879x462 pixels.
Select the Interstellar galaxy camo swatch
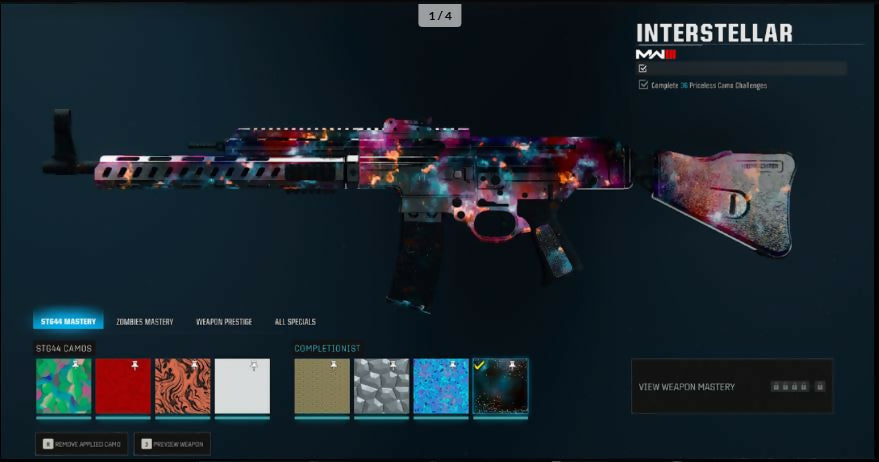(x=500, y=386)
